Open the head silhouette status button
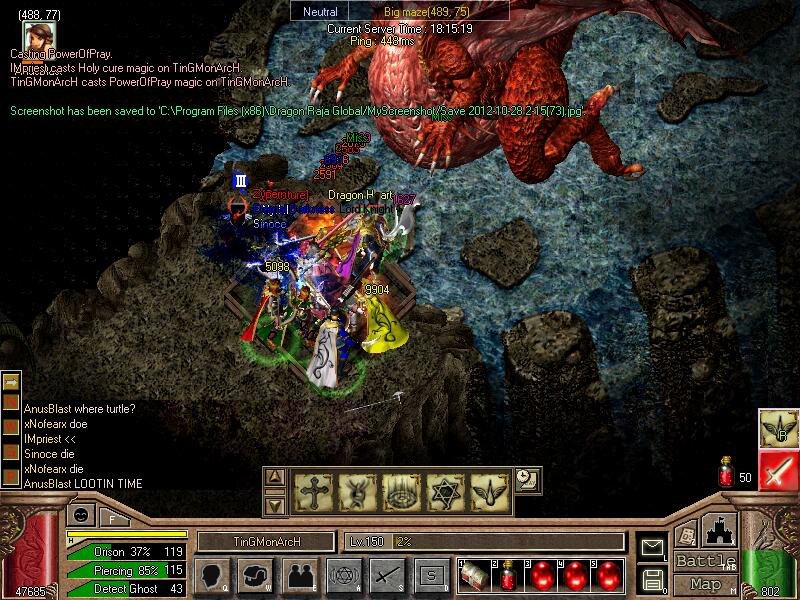The width and height of the screenshot is (800, 600). pos(213,575)
